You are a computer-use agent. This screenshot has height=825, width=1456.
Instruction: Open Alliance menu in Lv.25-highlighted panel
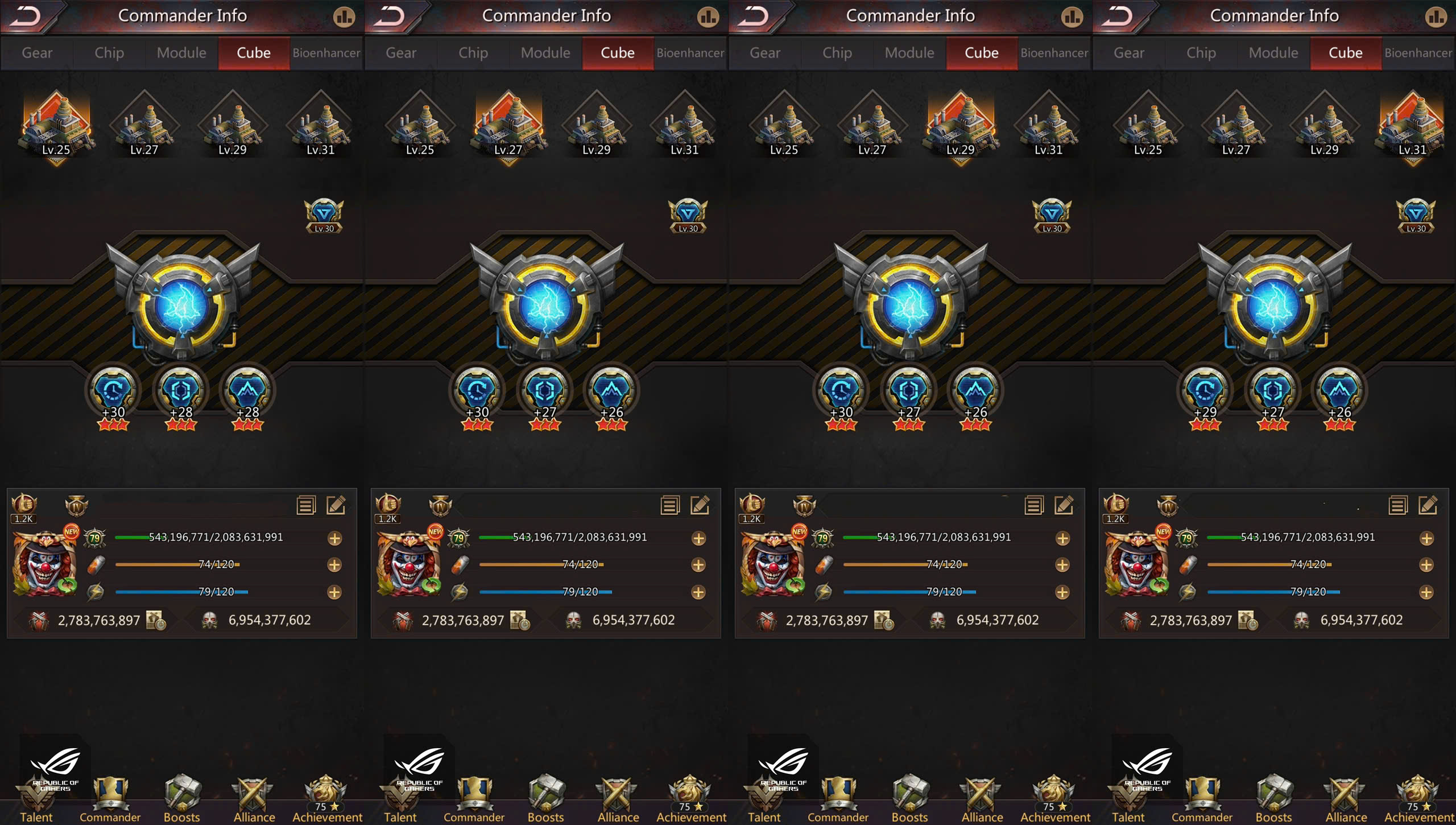coord(254,799)
